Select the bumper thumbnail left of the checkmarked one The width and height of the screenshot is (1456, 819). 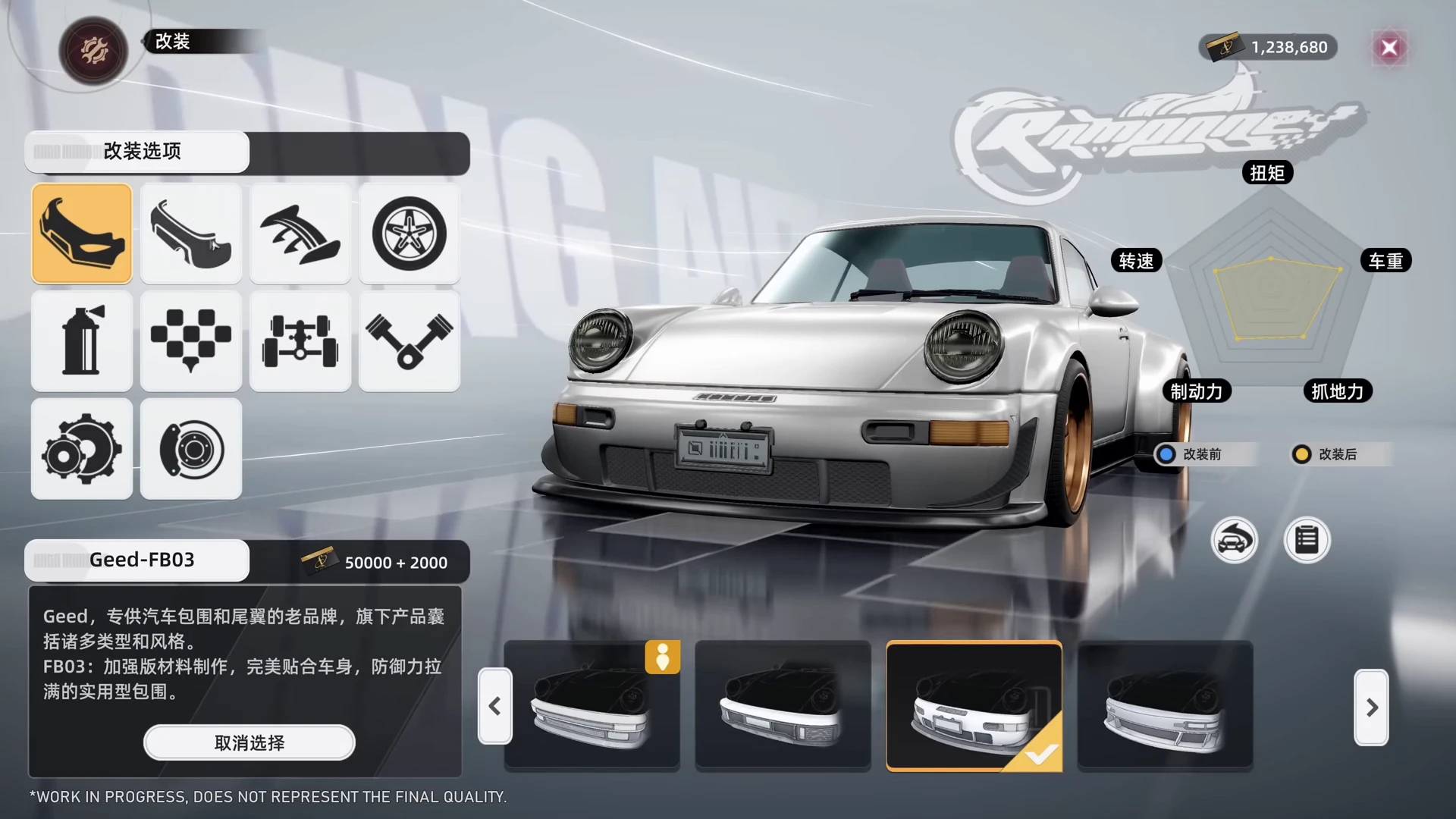tap(783, 706)
